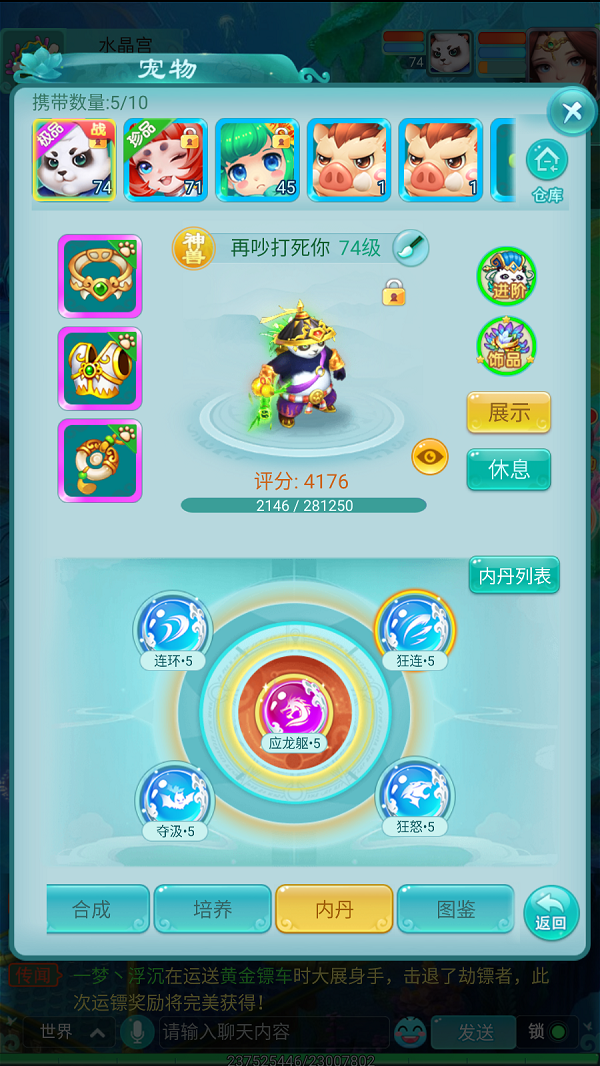Viewport: 600px width, 1066px height.
Task: Select the green-haired level 45 pet
Action: 257,160
